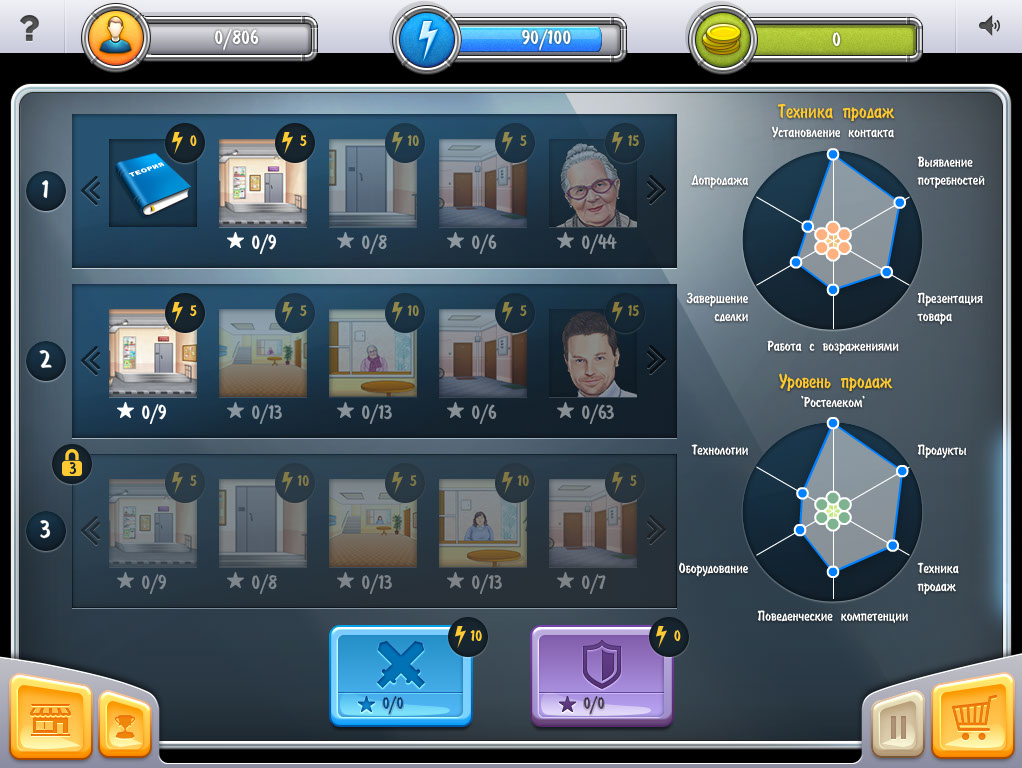Click the pause button
This screenshot has width=1022, height=768.
897,725
